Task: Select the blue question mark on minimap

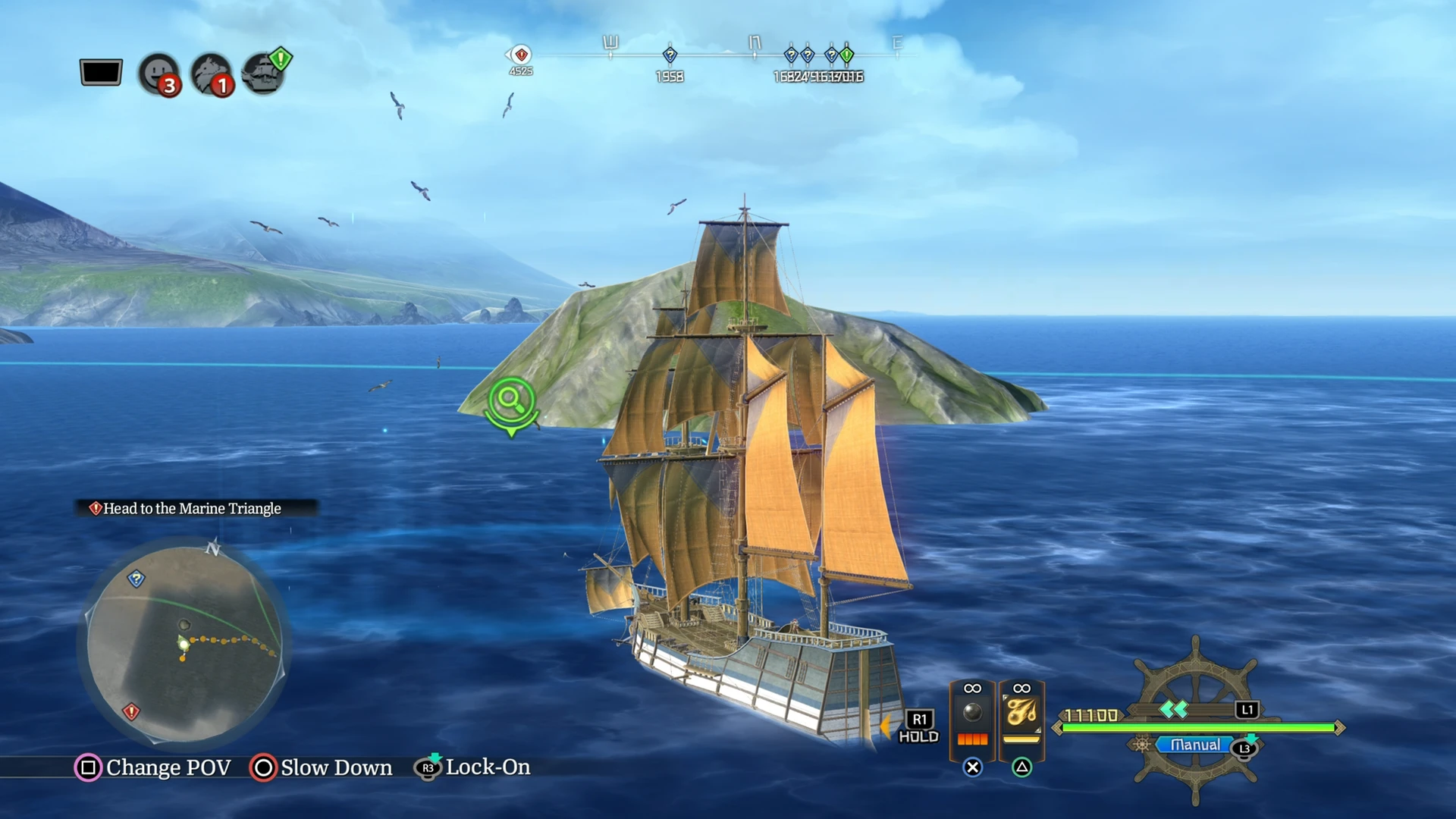Action: 136,579
